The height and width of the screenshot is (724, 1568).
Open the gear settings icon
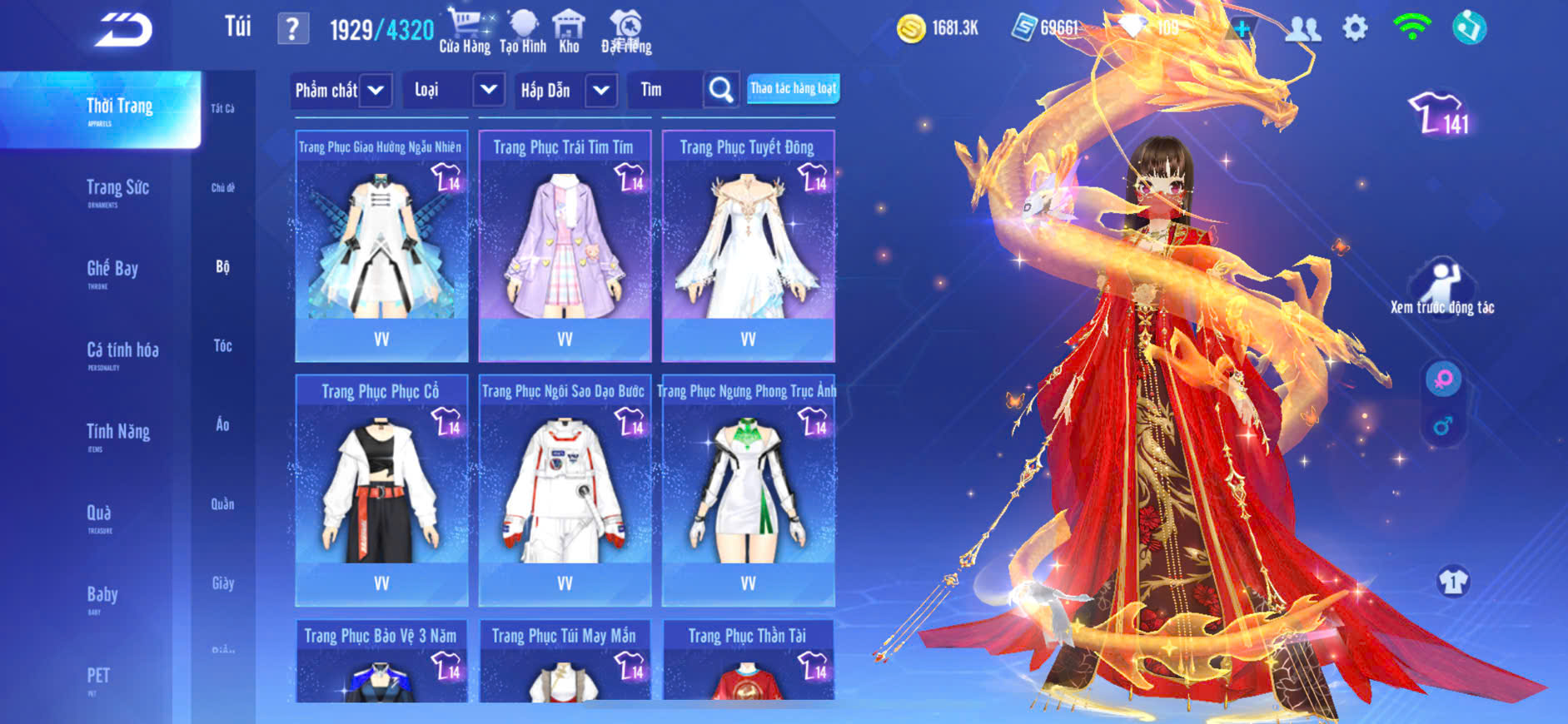click(1355, 28)
